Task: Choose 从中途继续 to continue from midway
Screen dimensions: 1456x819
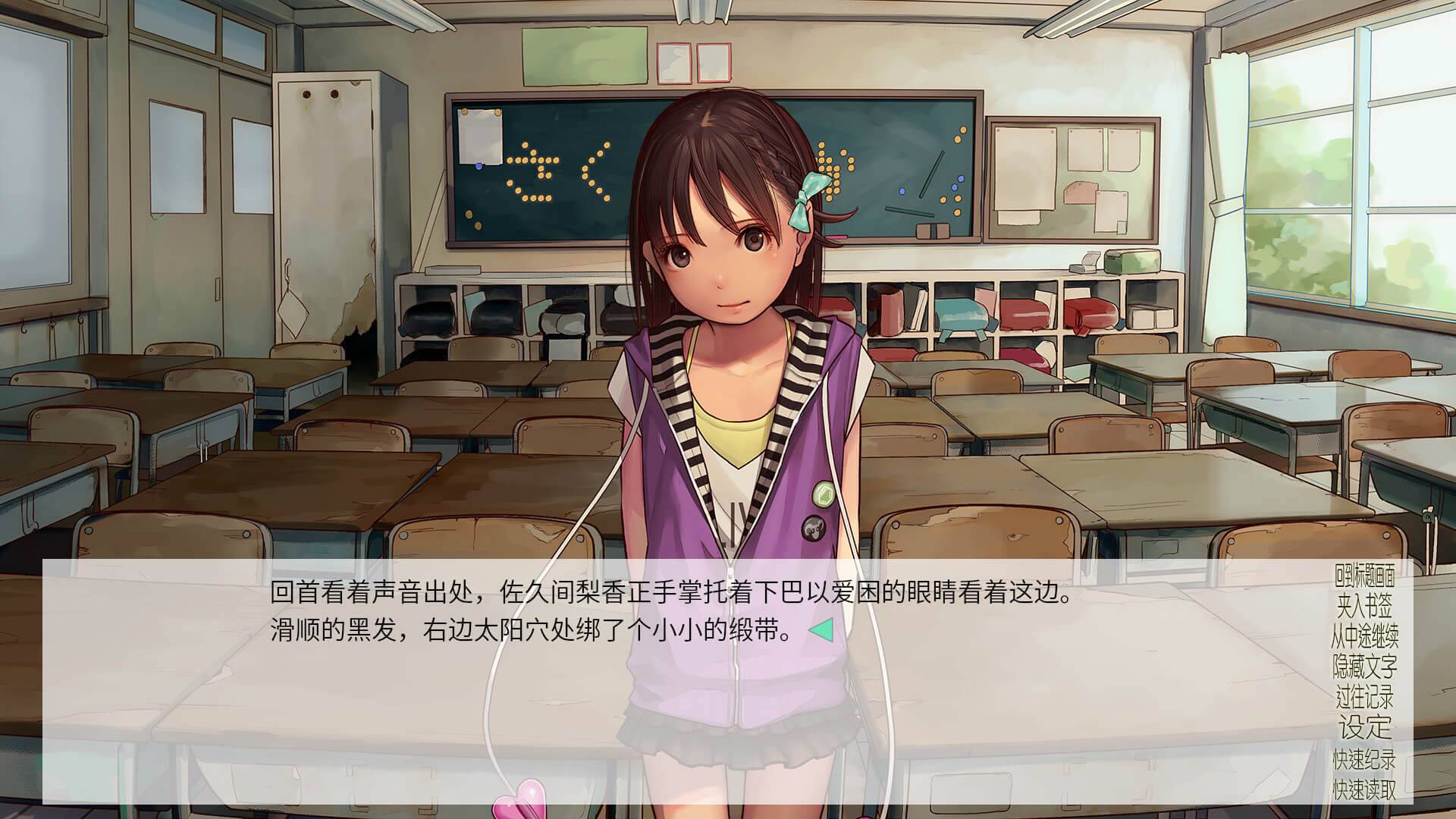Action: [1364, 636]
